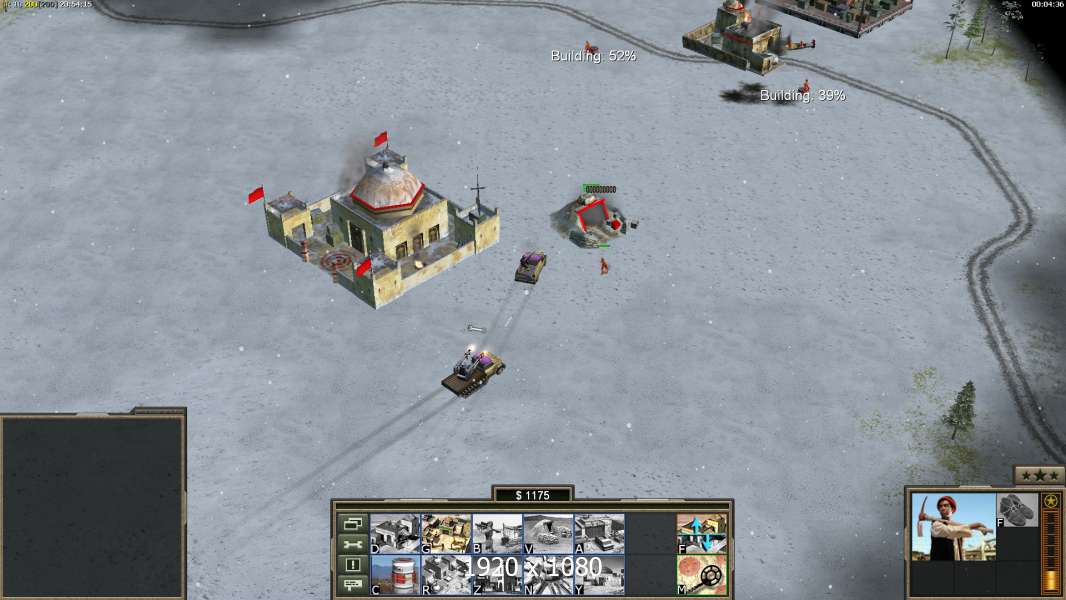Select the build icon with hotkey Y
Image resolution: width=1066 pixels, height=600 pixels.
pyautogui.click(x=599, y=574)
